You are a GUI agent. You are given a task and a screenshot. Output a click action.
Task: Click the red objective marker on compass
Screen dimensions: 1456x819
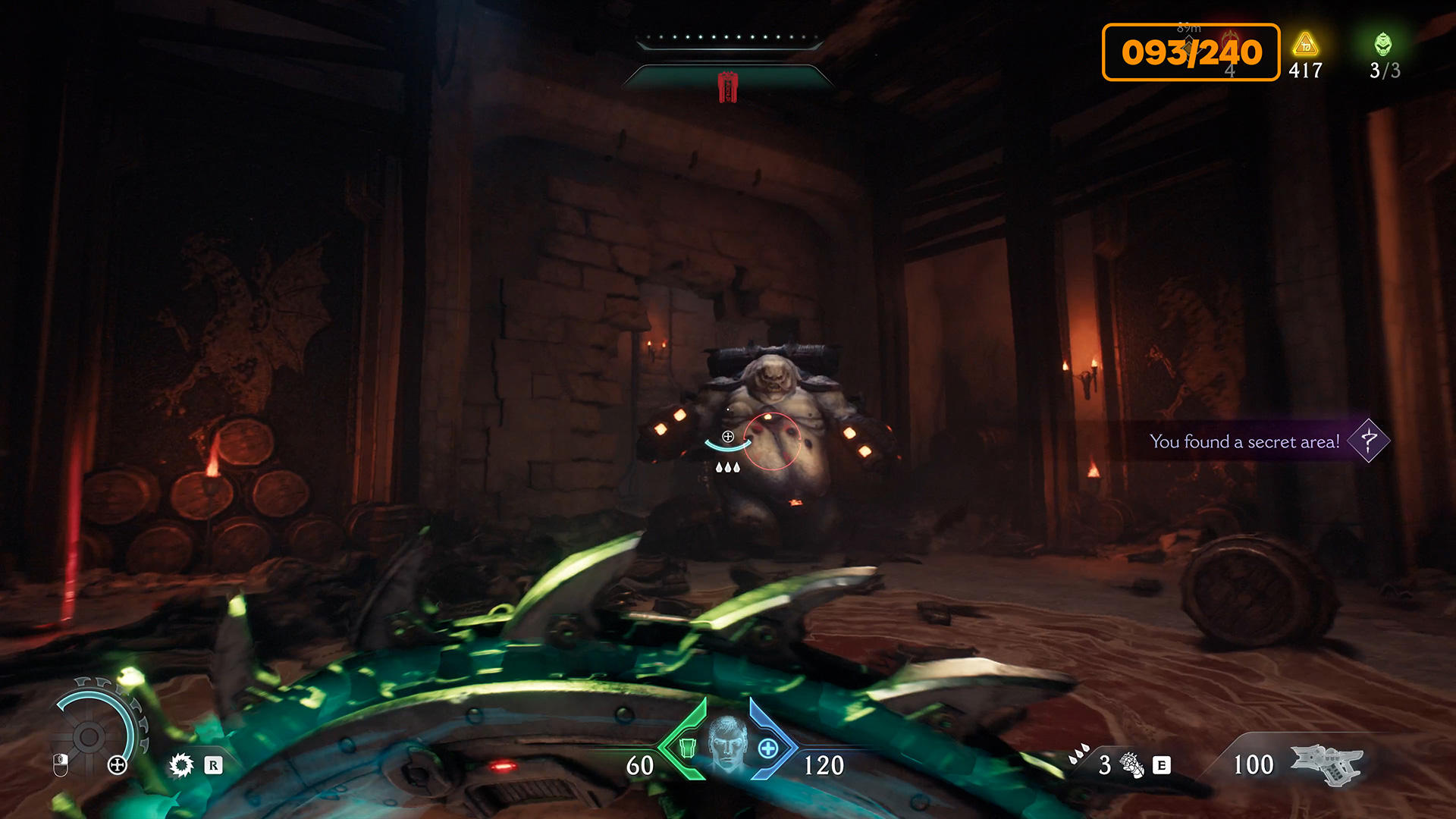(x=728, y=86)
